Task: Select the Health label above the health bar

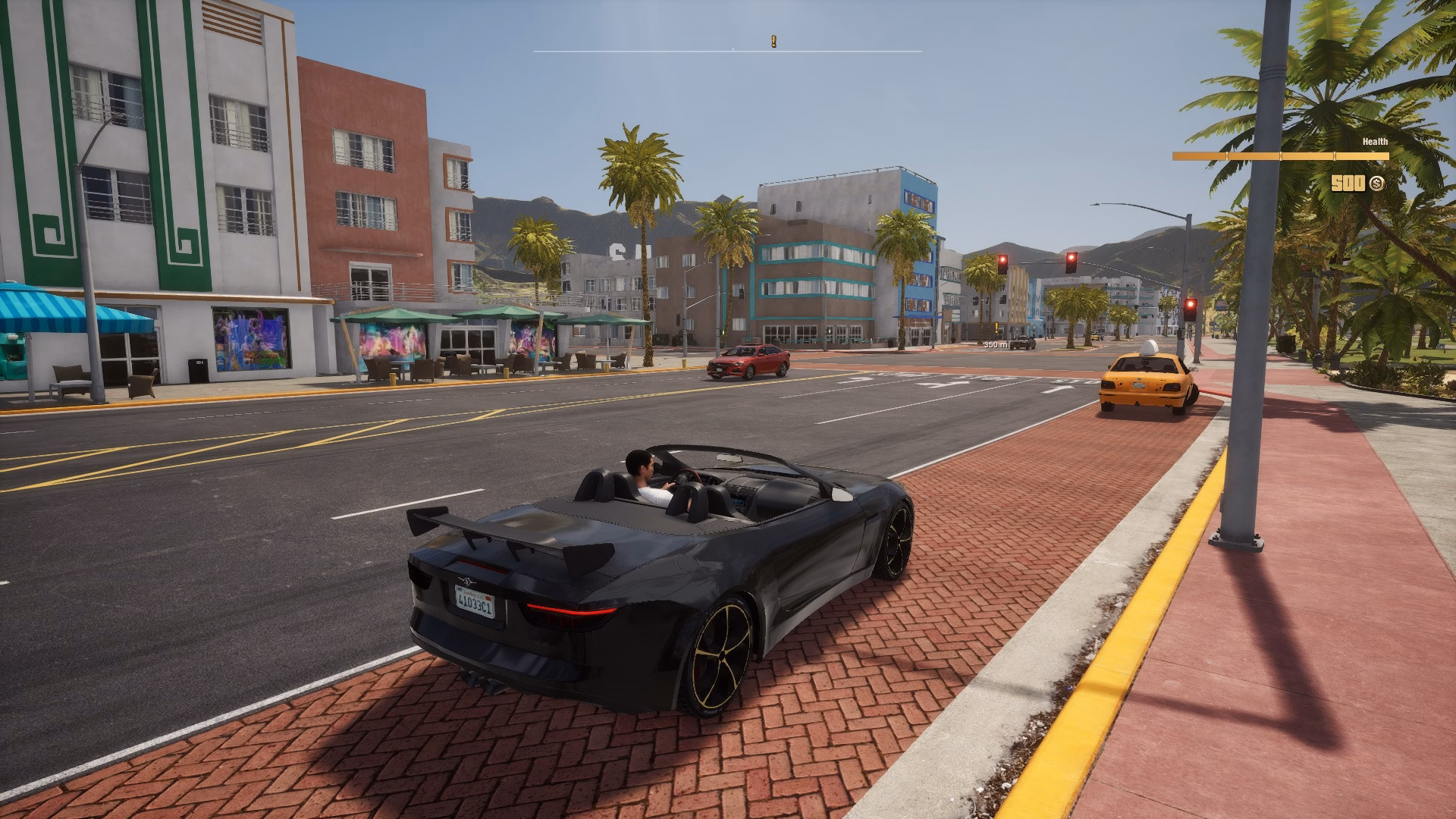Action: 1374,142
